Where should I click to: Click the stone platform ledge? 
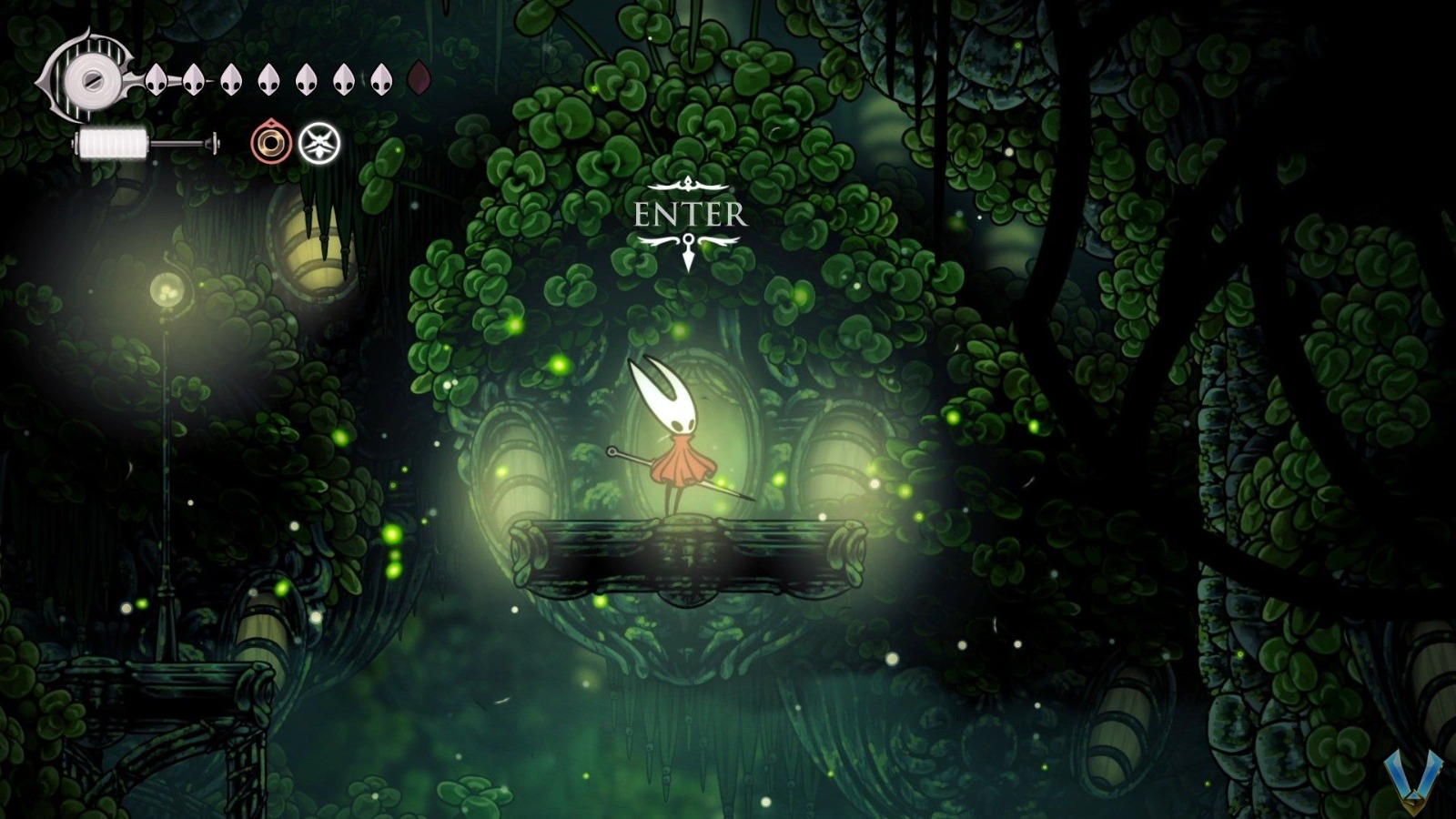click(x=692, y=551)
